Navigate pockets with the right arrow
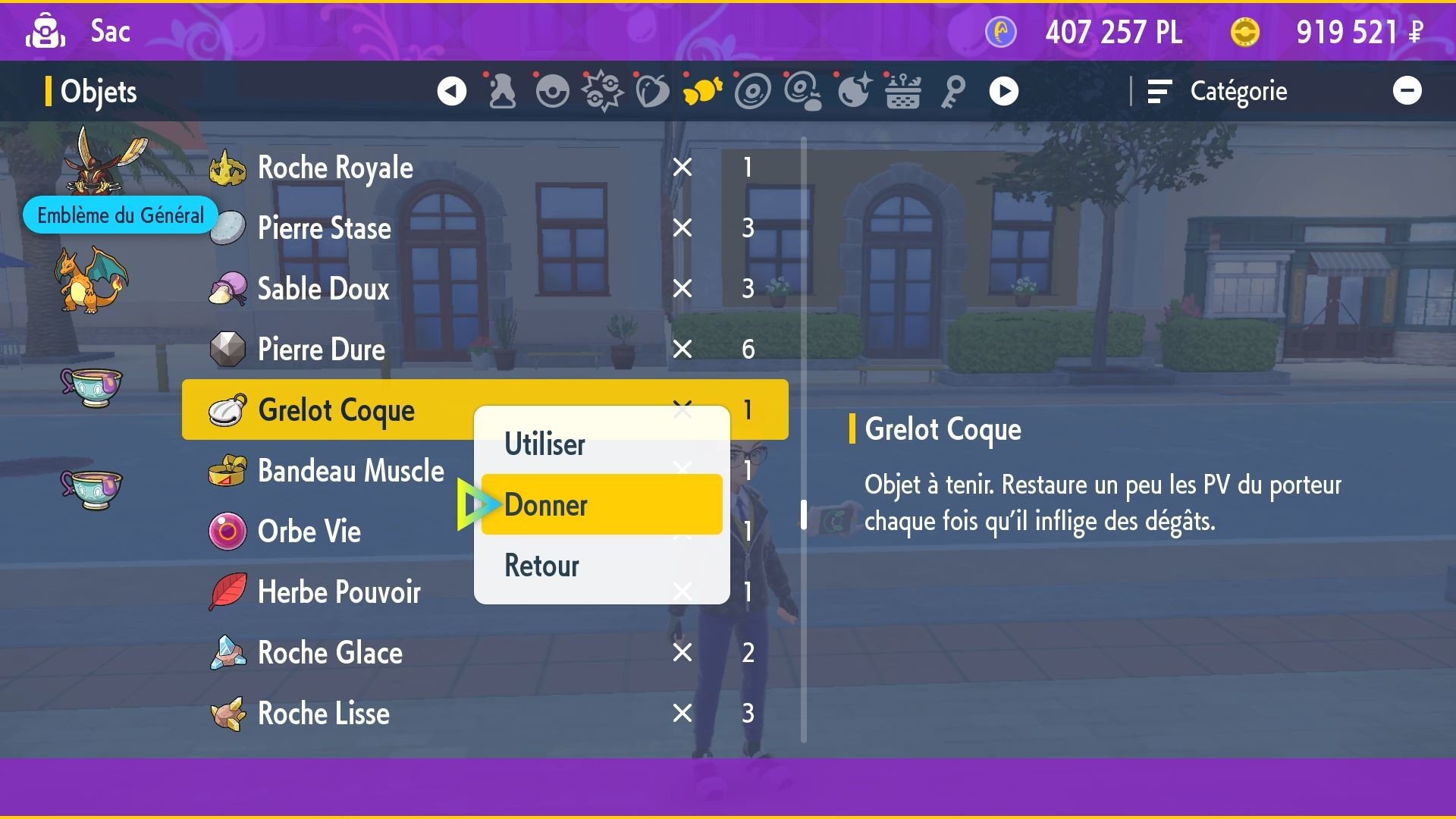The width and height of the screenshot is (1456, 819). coord(1003,91)
